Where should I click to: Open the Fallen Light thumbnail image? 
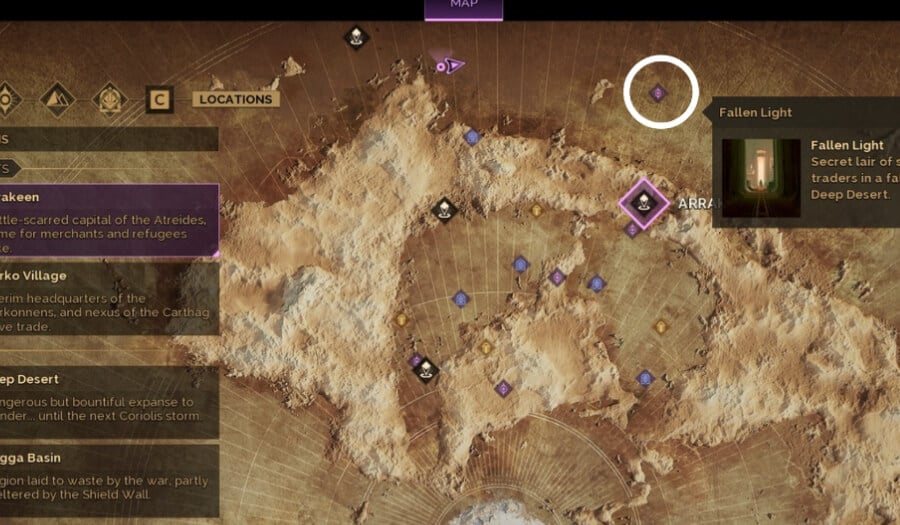pyautogui.click(x=761, y=177)
